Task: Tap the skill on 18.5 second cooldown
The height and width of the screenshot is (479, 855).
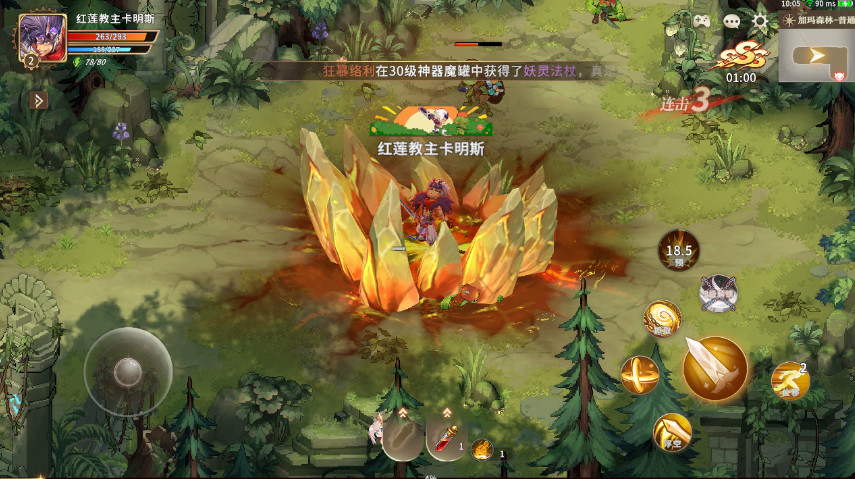Action: pos(678,250)
